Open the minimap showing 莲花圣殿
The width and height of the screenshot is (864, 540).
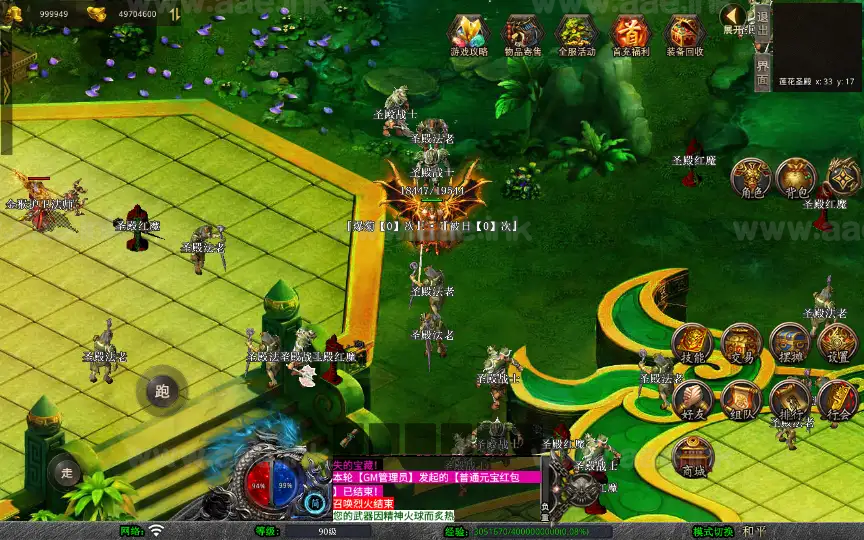pos(817,45)
